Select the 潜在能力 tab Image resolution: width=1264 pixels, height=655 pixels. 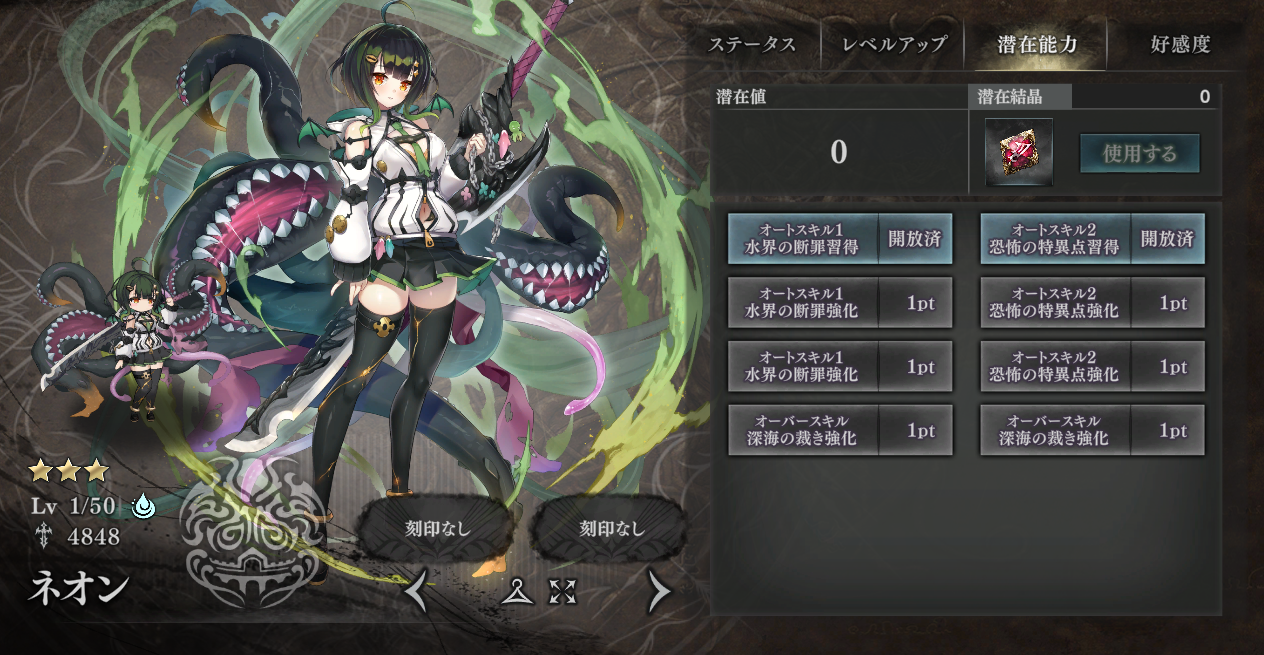[1037, 45]
